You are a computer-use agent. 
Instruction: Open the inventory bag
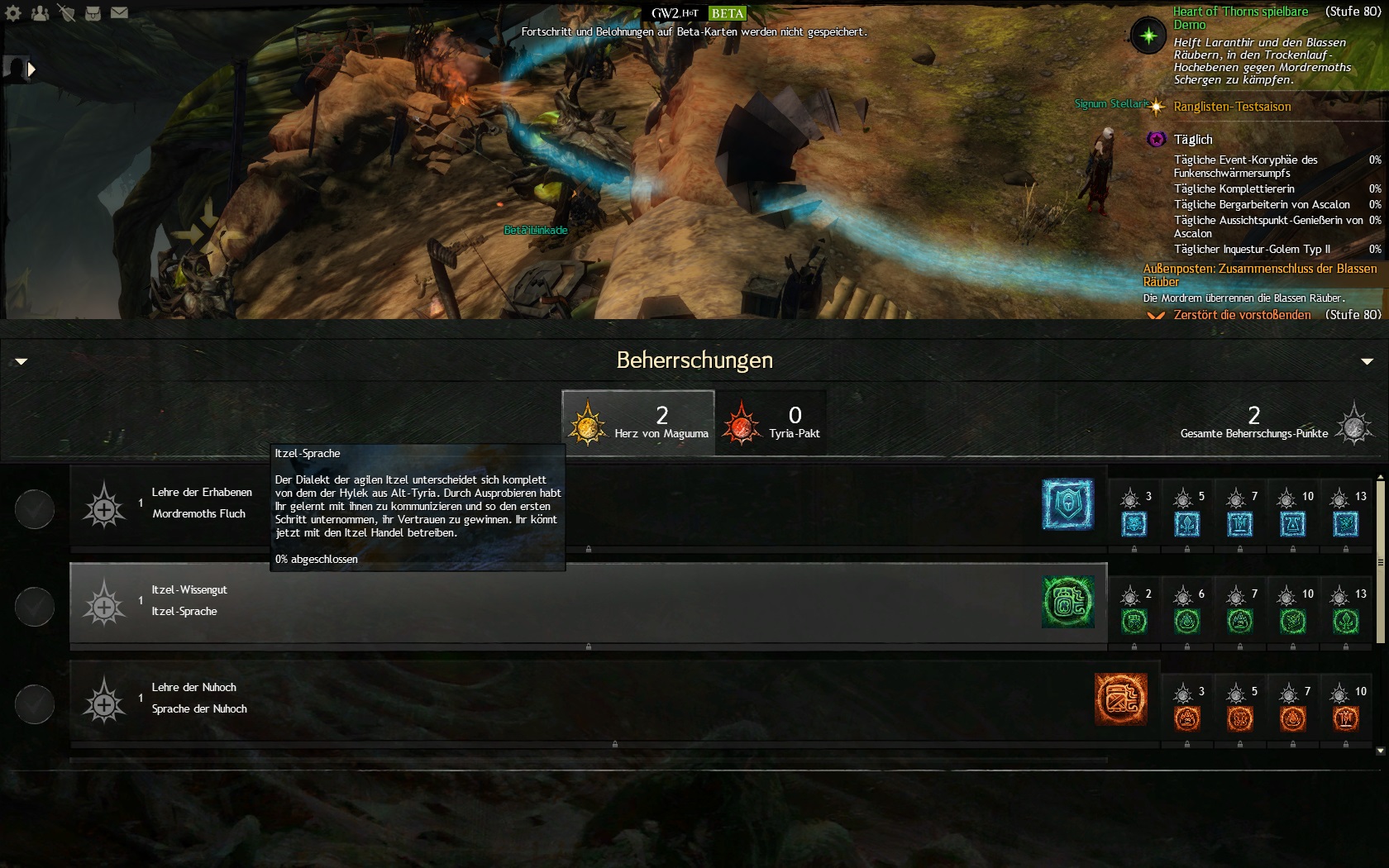coord(93,13)
